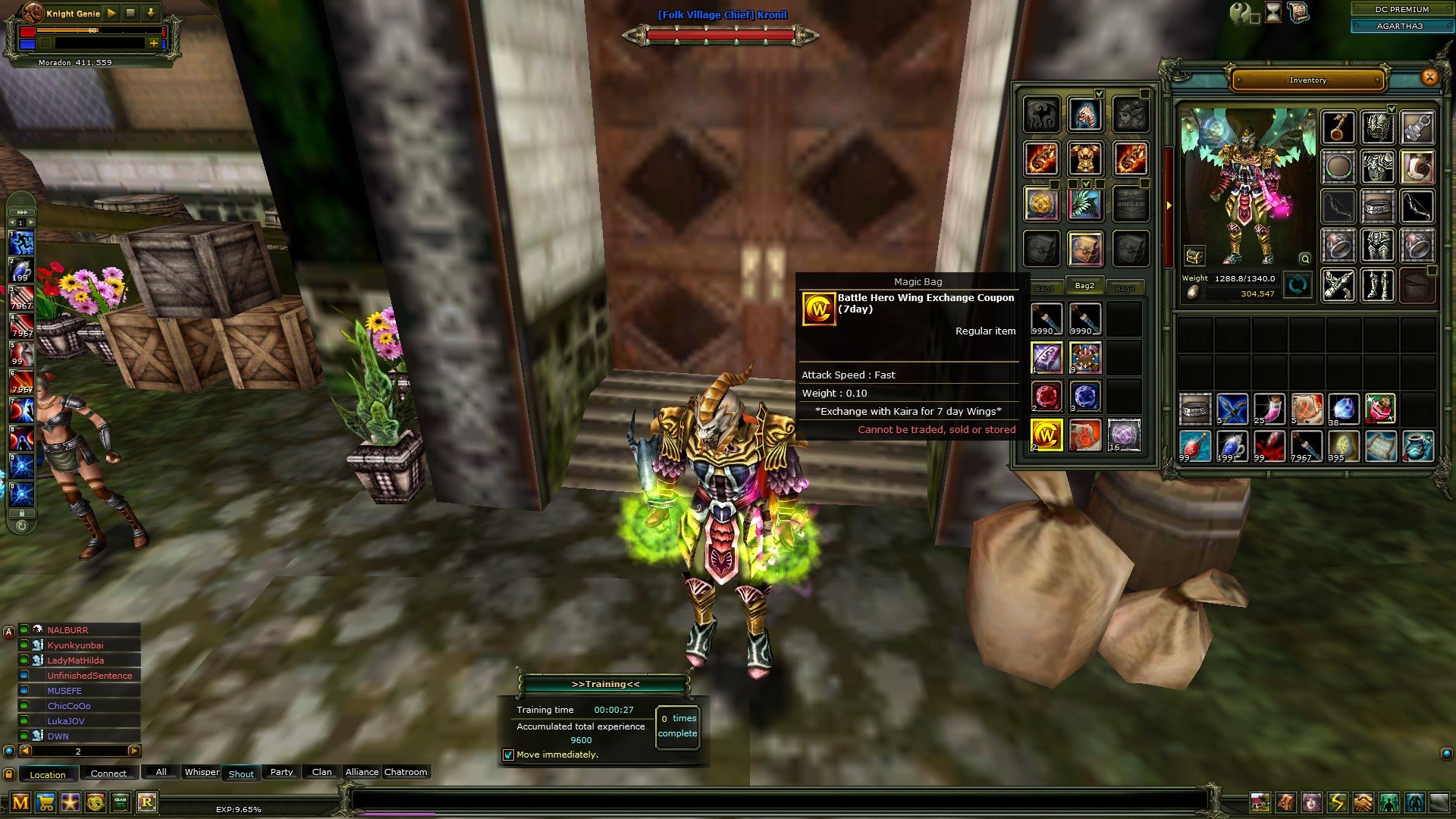Open the town map house icon
Viewport: 1456px width, 819px height.
pos(1260,801)
